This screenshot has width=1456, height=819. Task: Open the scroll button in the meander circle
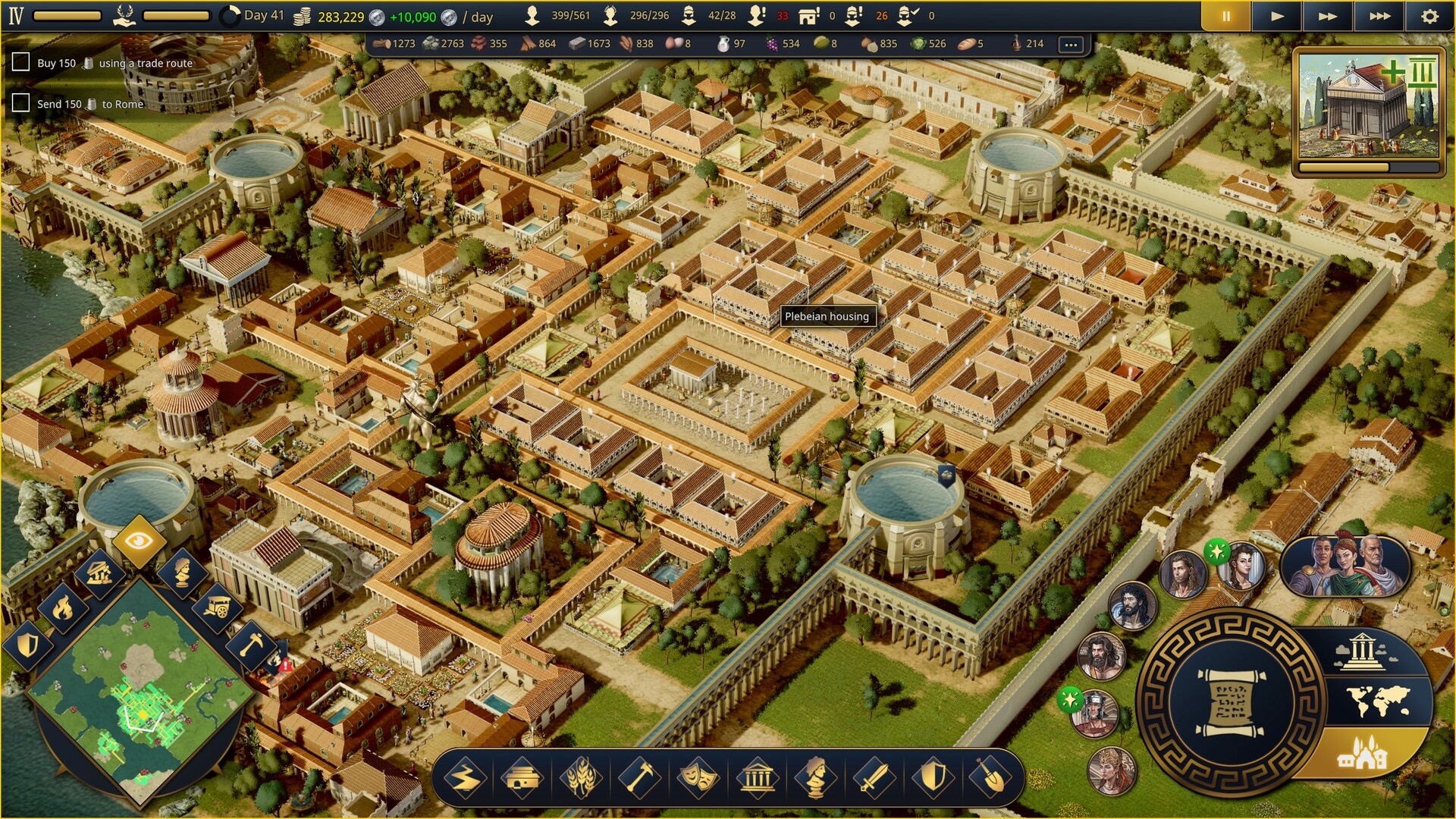tap(1230, 702)
